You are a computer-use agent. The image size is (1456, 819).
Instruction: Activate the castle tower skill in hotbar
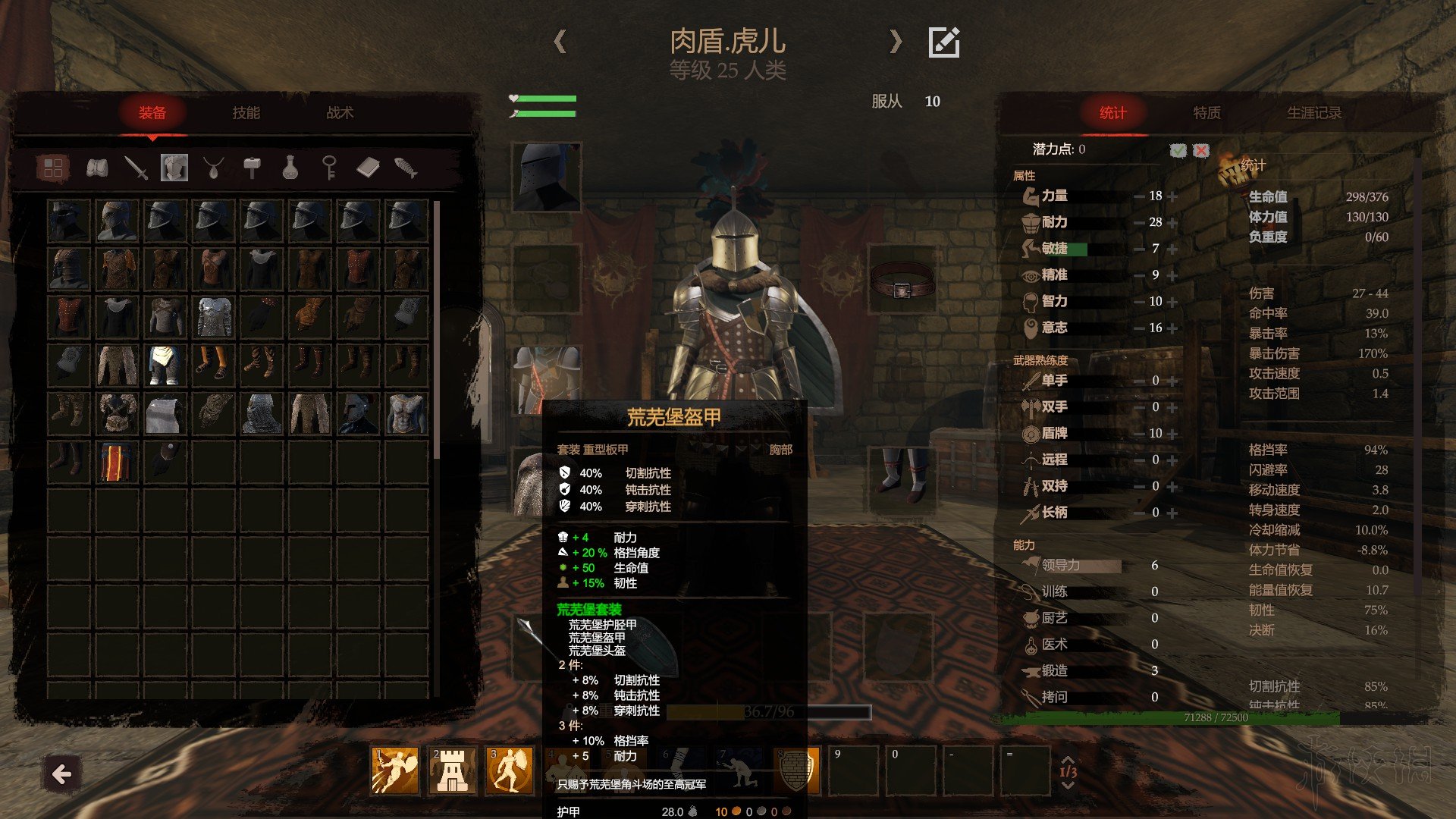pos(452,770)
